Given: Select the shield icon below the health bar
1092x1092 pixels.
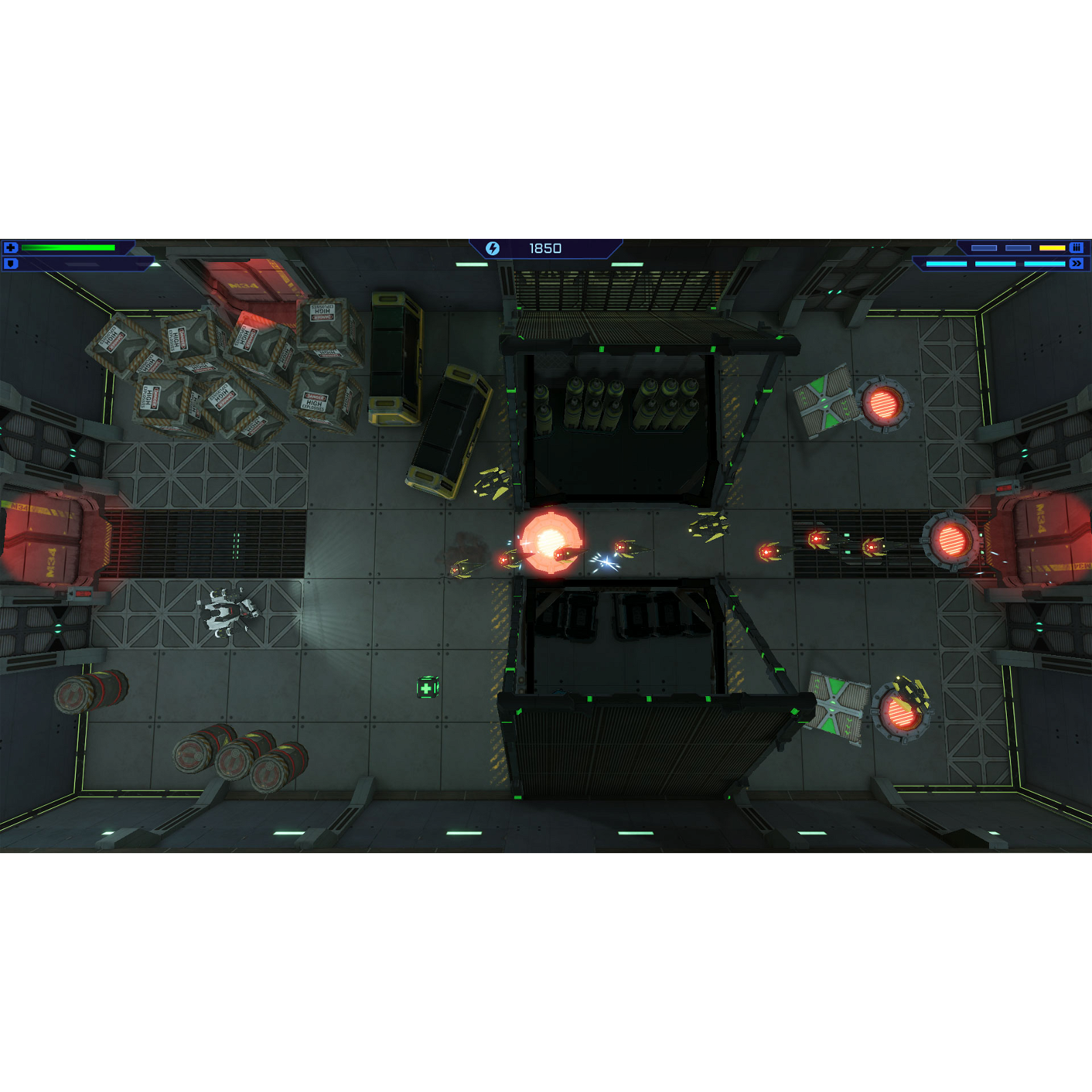Looking at the screenshot, I should (x=10, y=264).
